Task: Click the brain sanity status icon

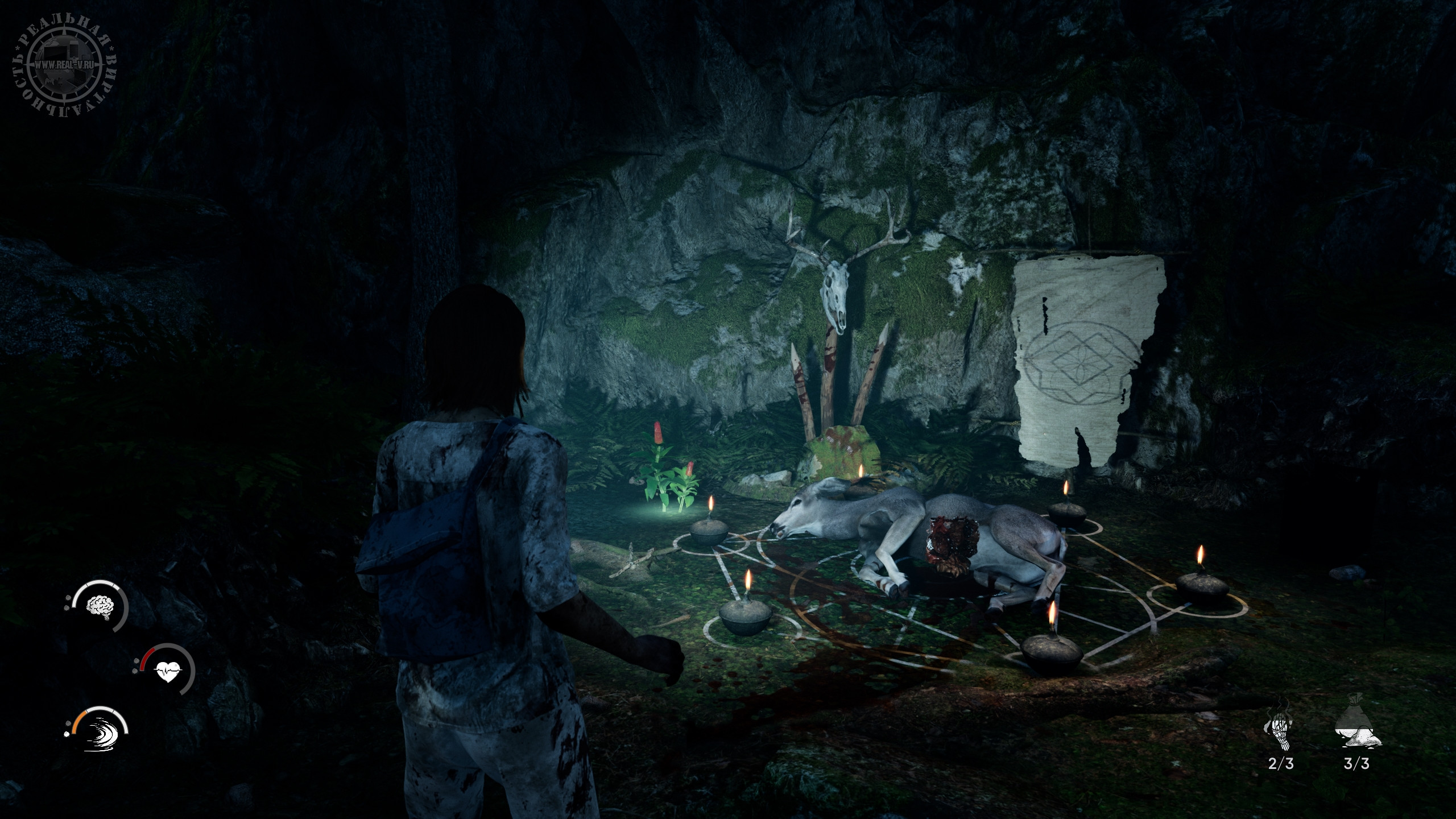Action: tap(100, 606)
